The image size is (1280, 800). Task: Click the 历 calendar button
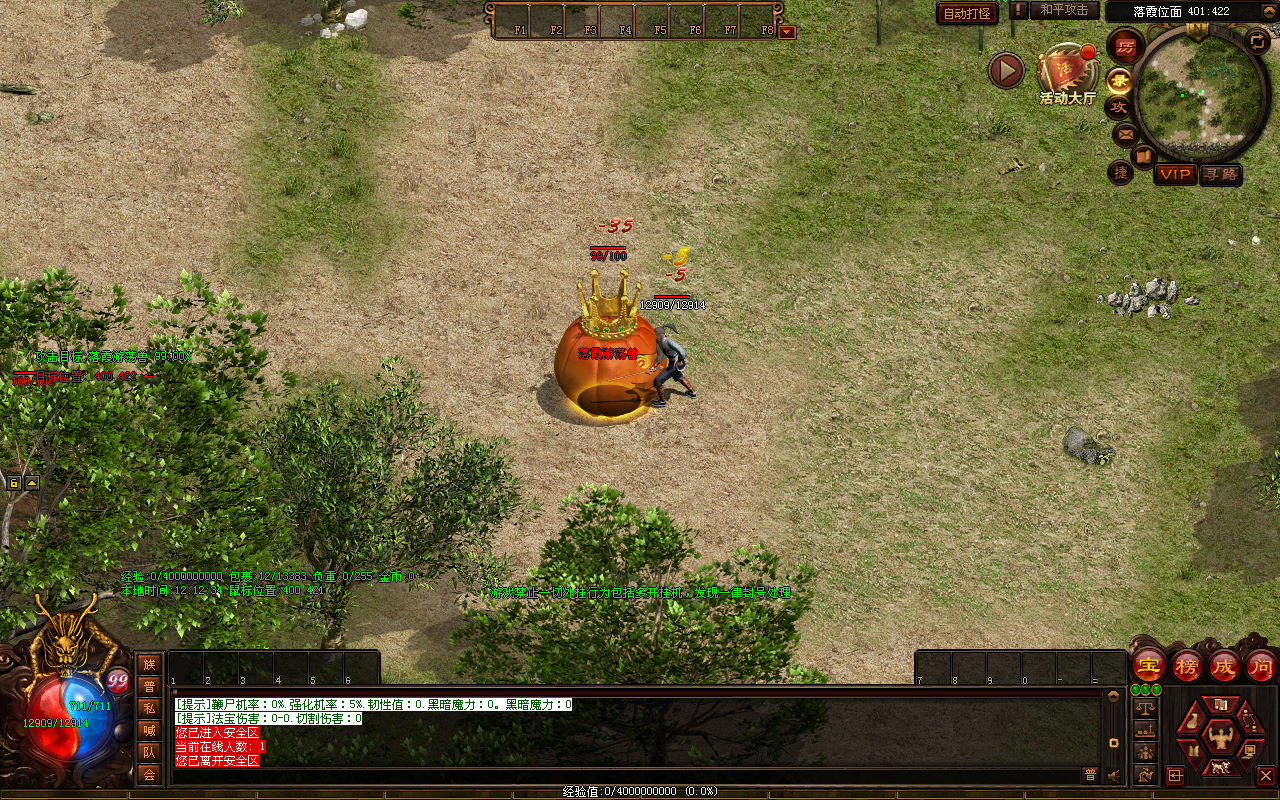tap(1125, 46)
